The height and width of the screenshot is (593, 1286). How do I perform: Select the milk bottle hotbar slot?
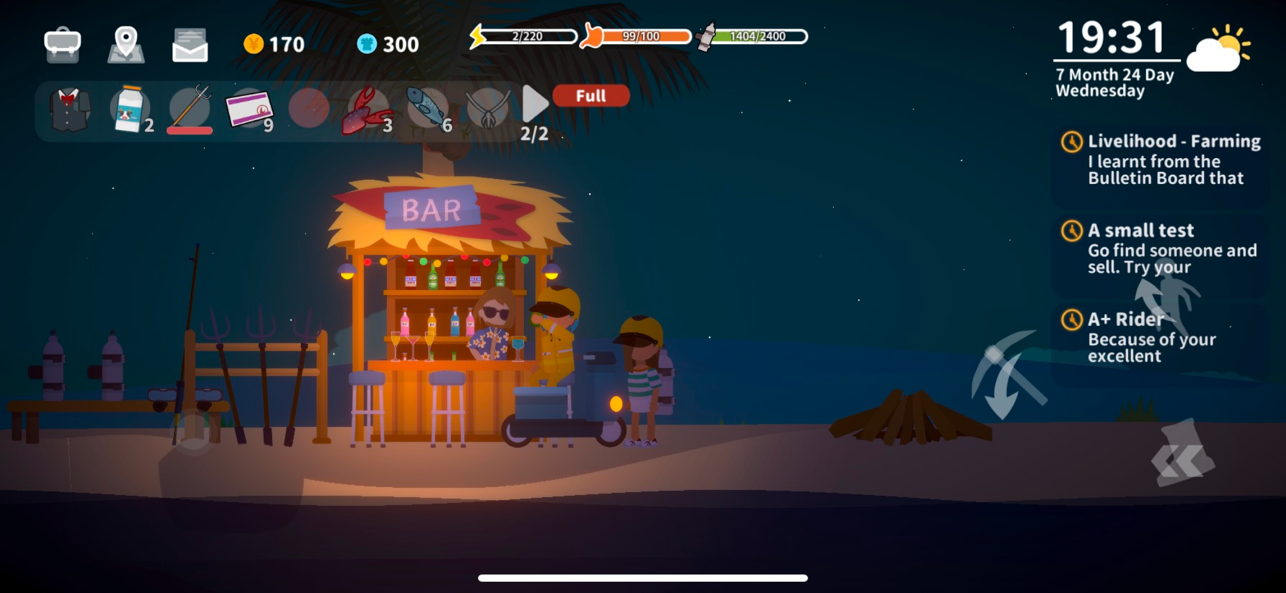pos(129,108)
